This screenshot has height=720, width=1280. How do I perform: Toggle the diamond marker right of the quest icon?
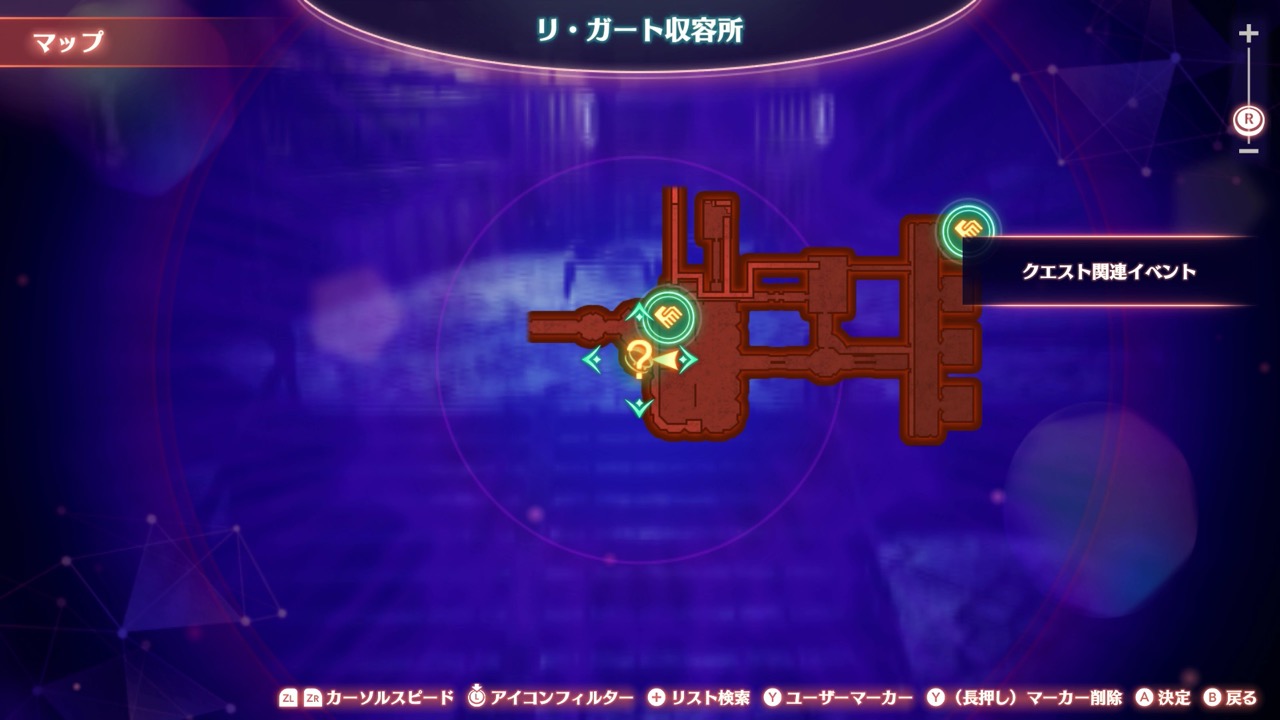(x=687, y=357)
